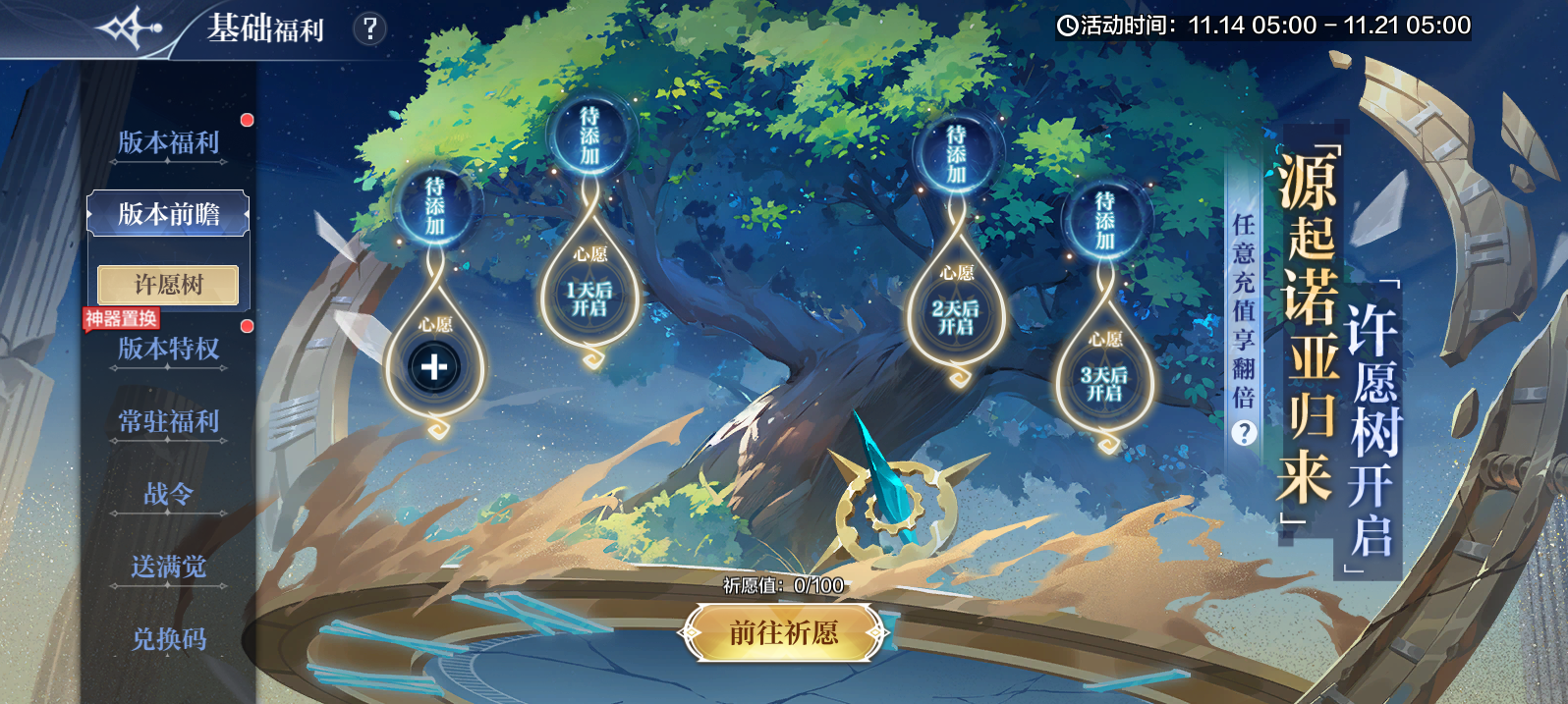Select the wish pendant labeled 3天后开启
The image size is (1568, 704).
(x=1104, y=383)
